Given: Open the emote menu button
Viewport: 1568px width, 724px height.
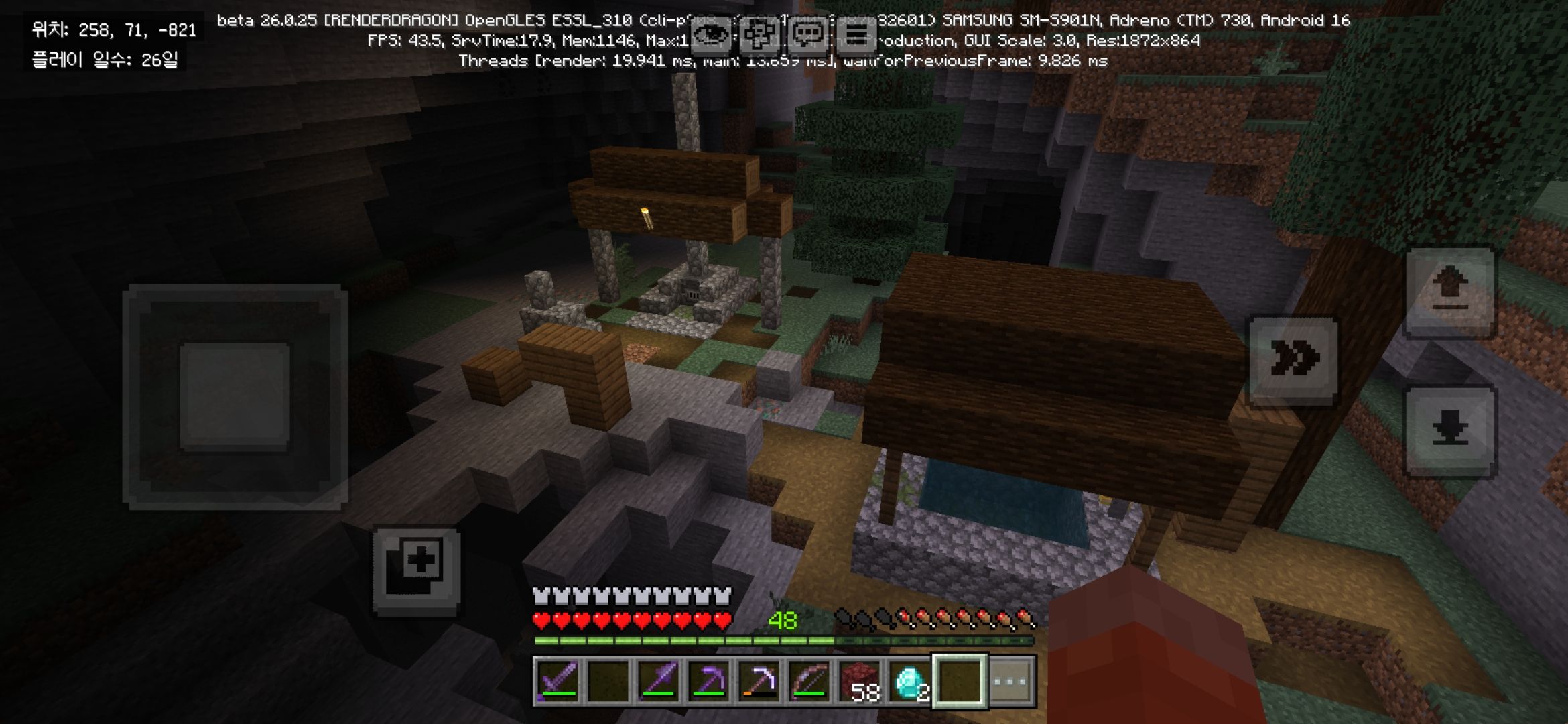Looking at the screenshot, I should 759,35.
